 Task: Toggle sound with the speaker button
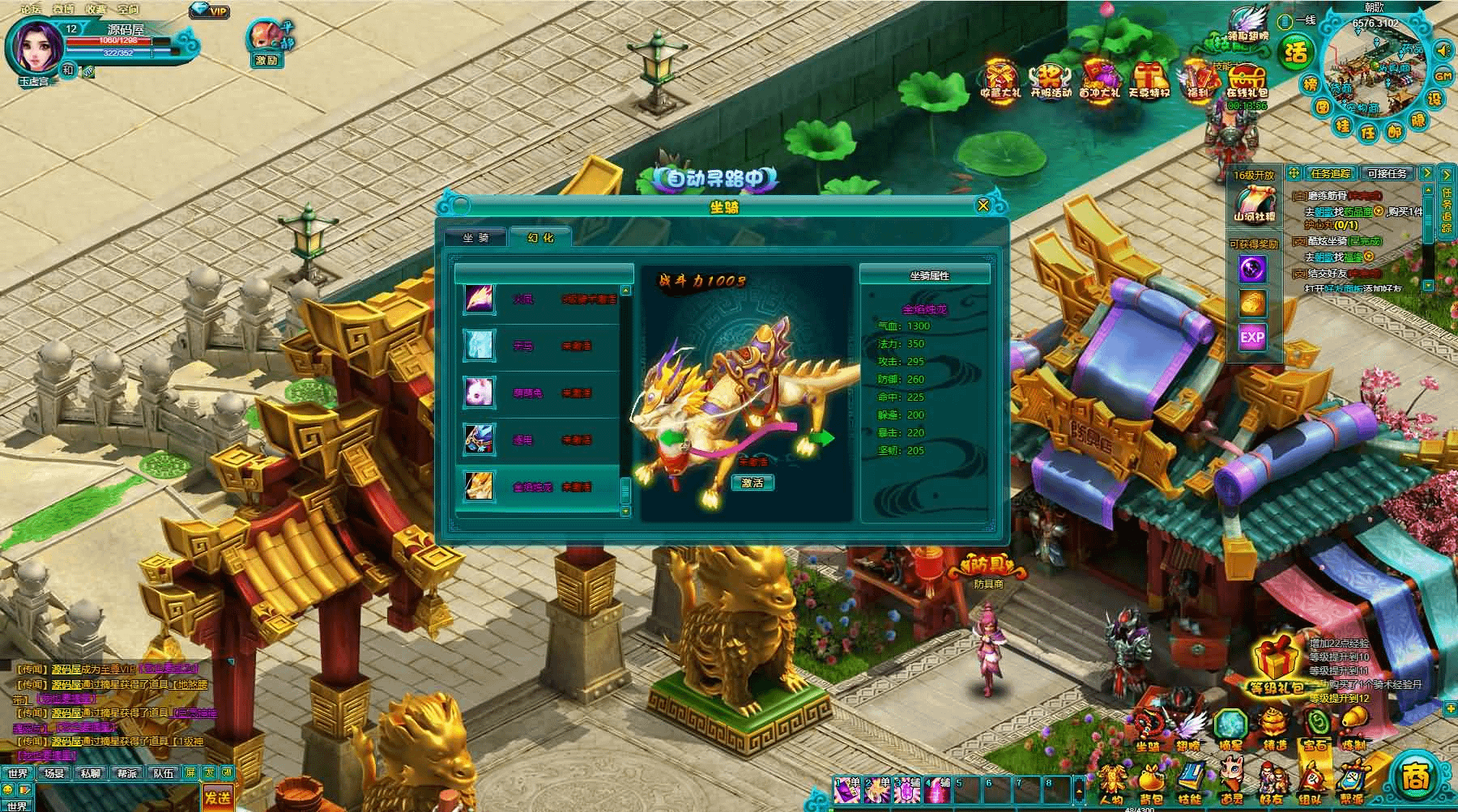point(1443,50)
